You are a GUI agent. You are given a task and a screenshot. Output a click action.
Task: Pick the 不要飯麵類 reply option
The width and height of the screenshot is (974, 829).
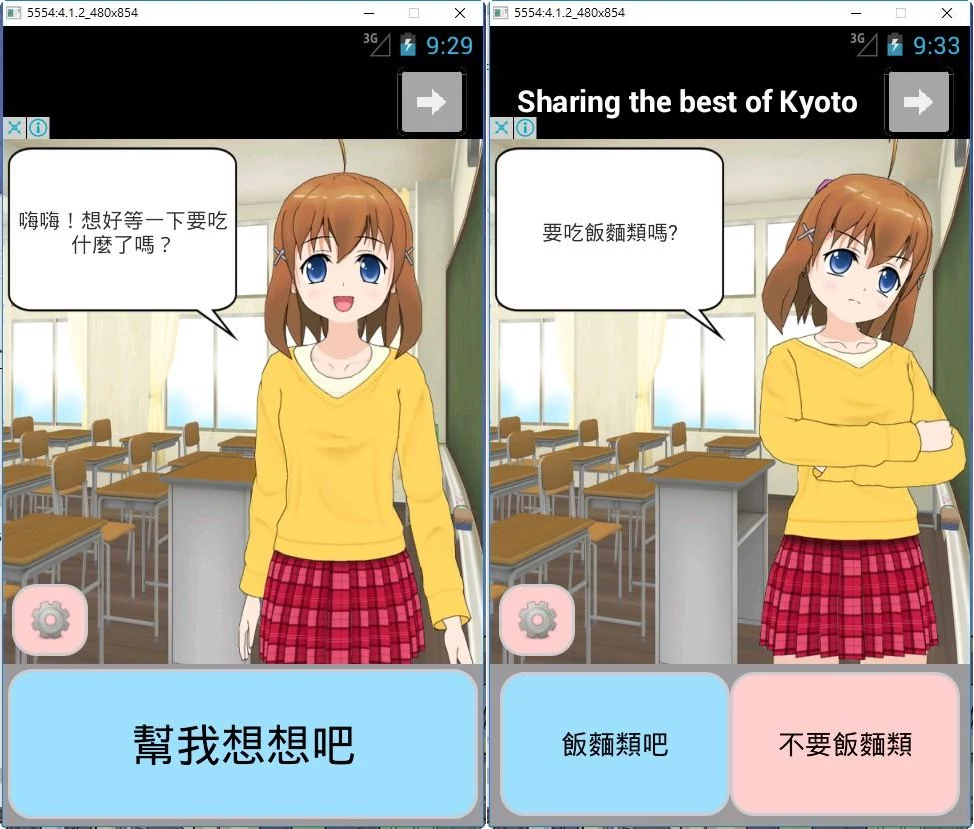[845, 744]
